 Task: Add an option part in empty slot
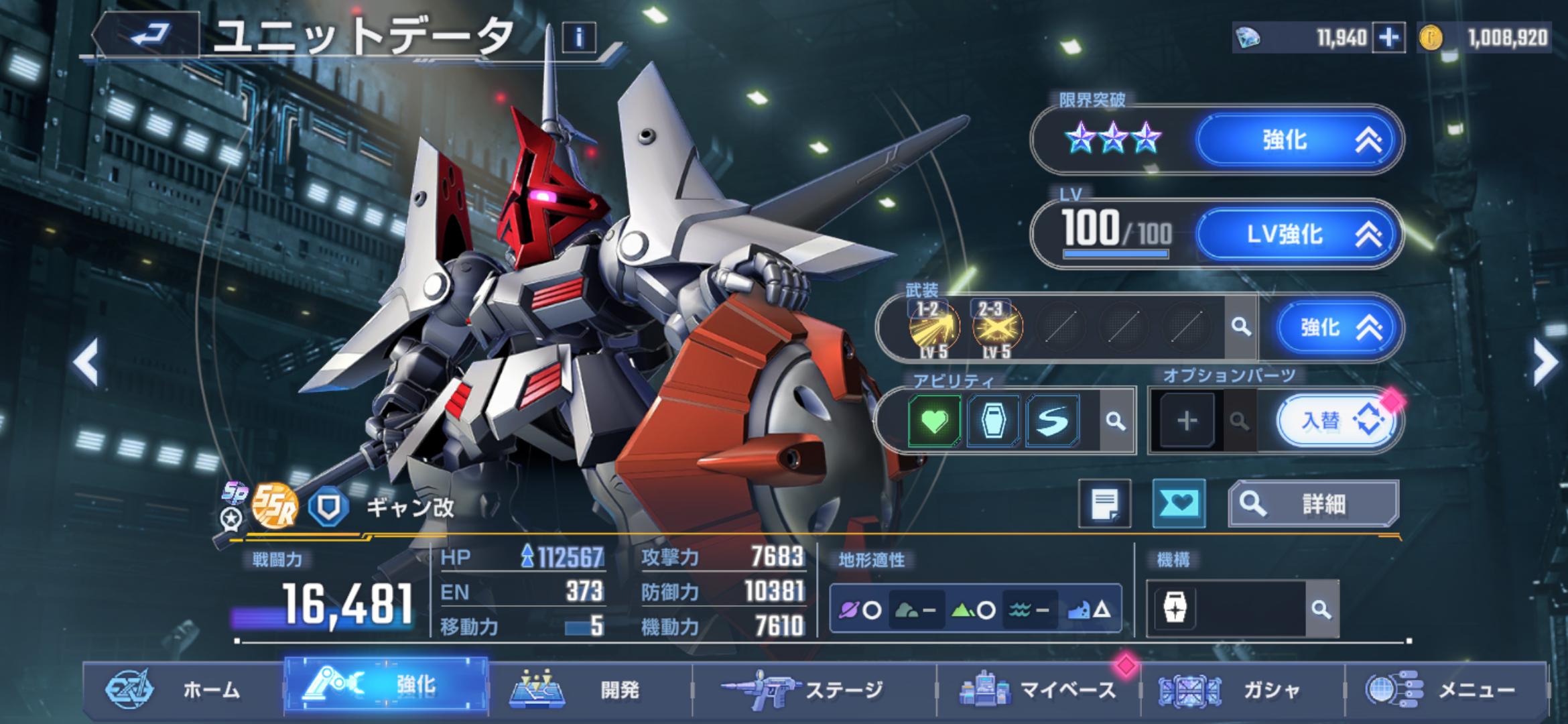point(1187,421)
